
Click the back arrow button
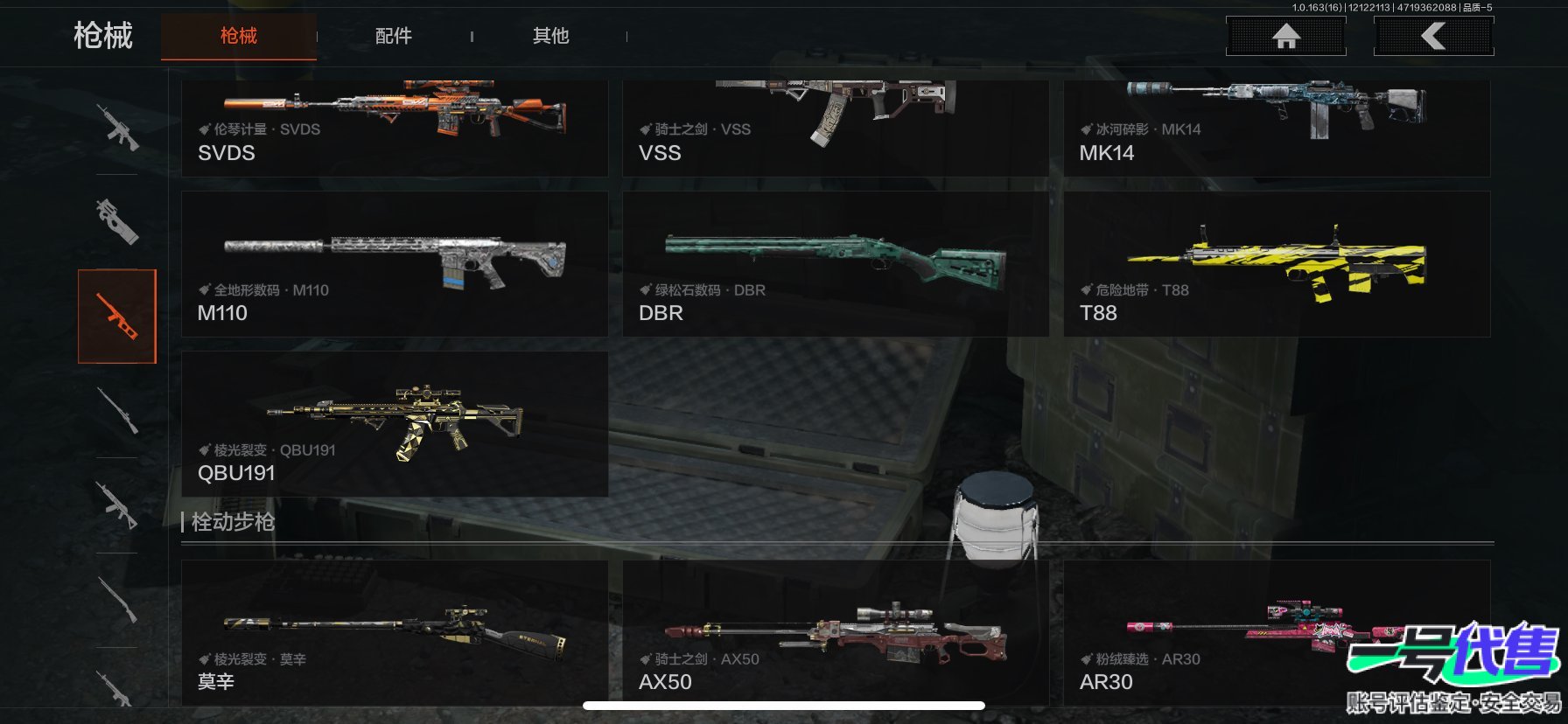(x=1433, y=36)
